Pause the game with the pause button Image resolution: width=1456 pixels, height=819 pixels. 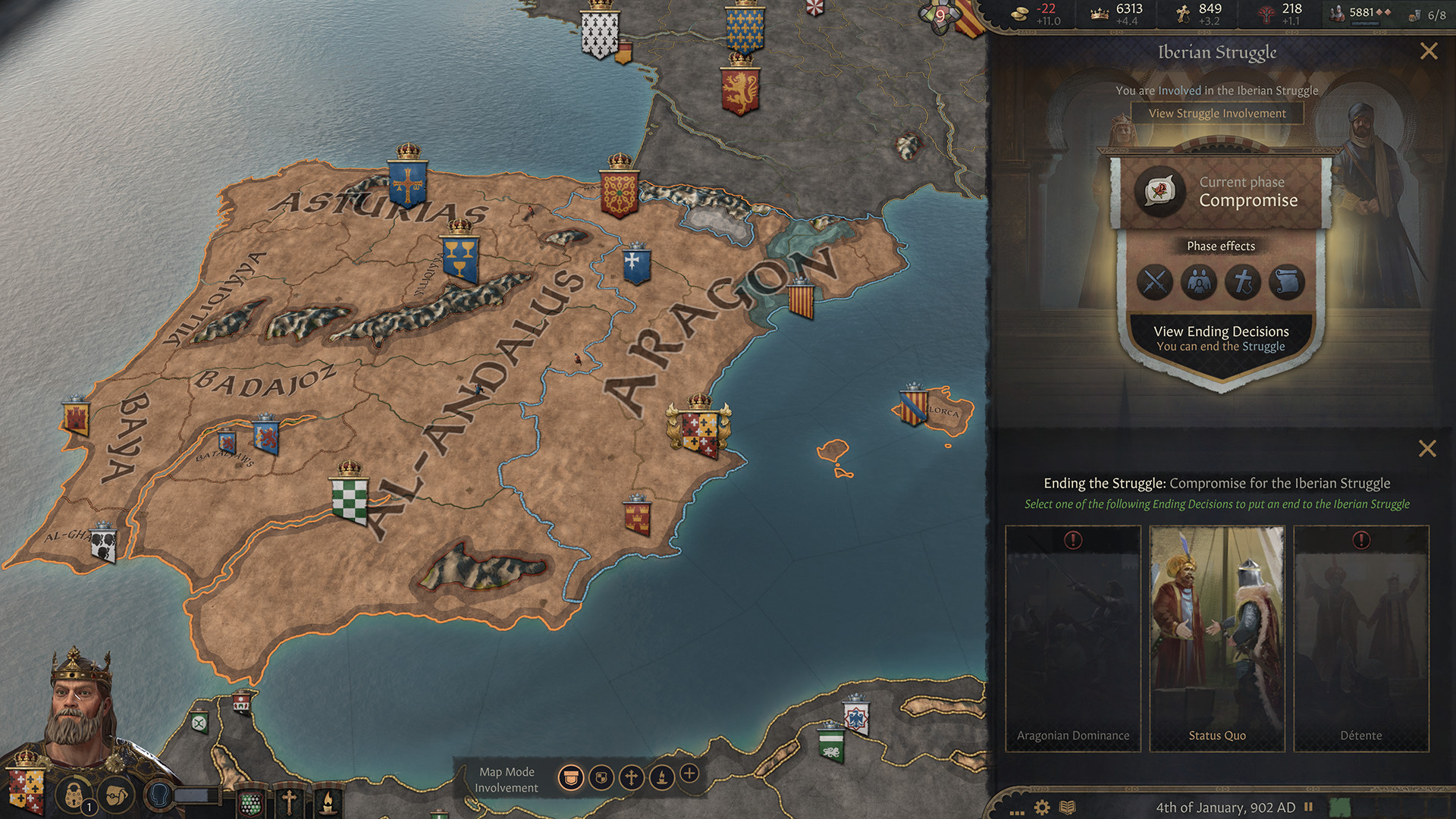[x=1309, y=807]
